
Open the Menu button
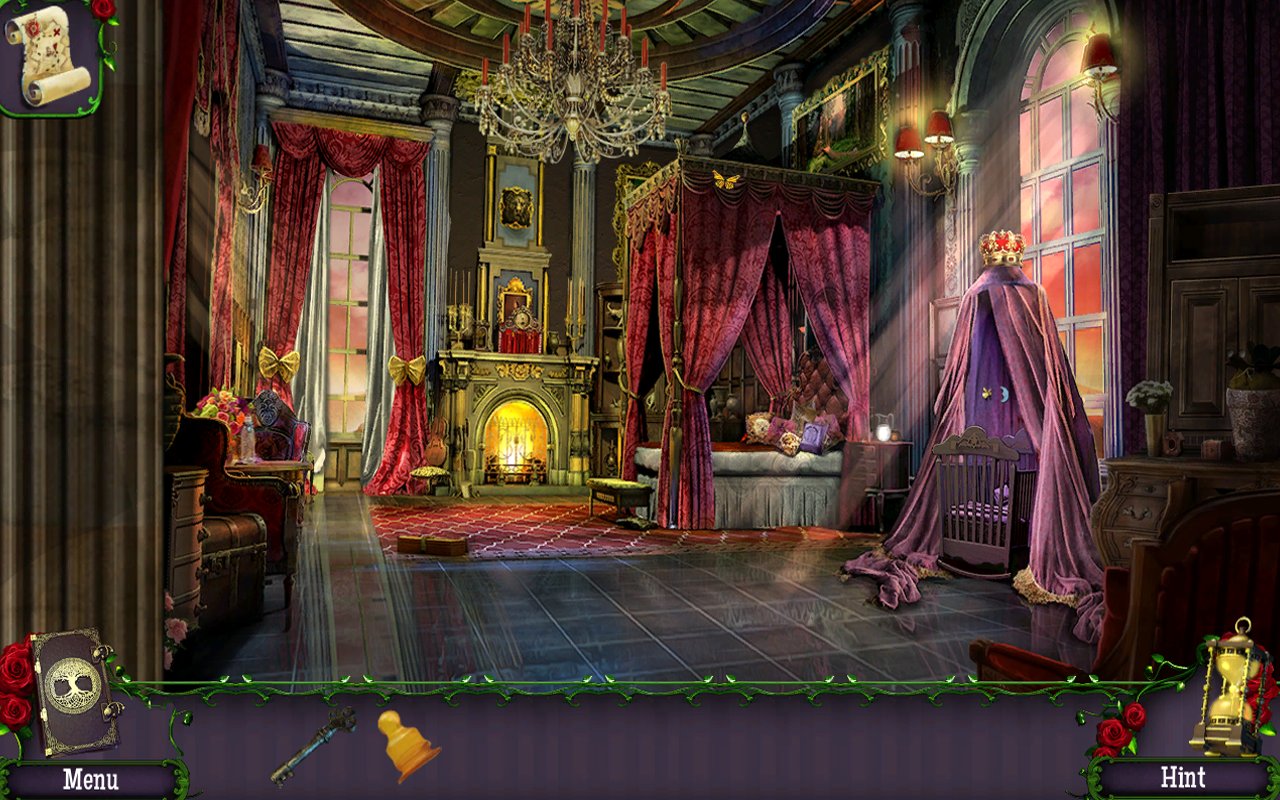(x=90, y=779)
